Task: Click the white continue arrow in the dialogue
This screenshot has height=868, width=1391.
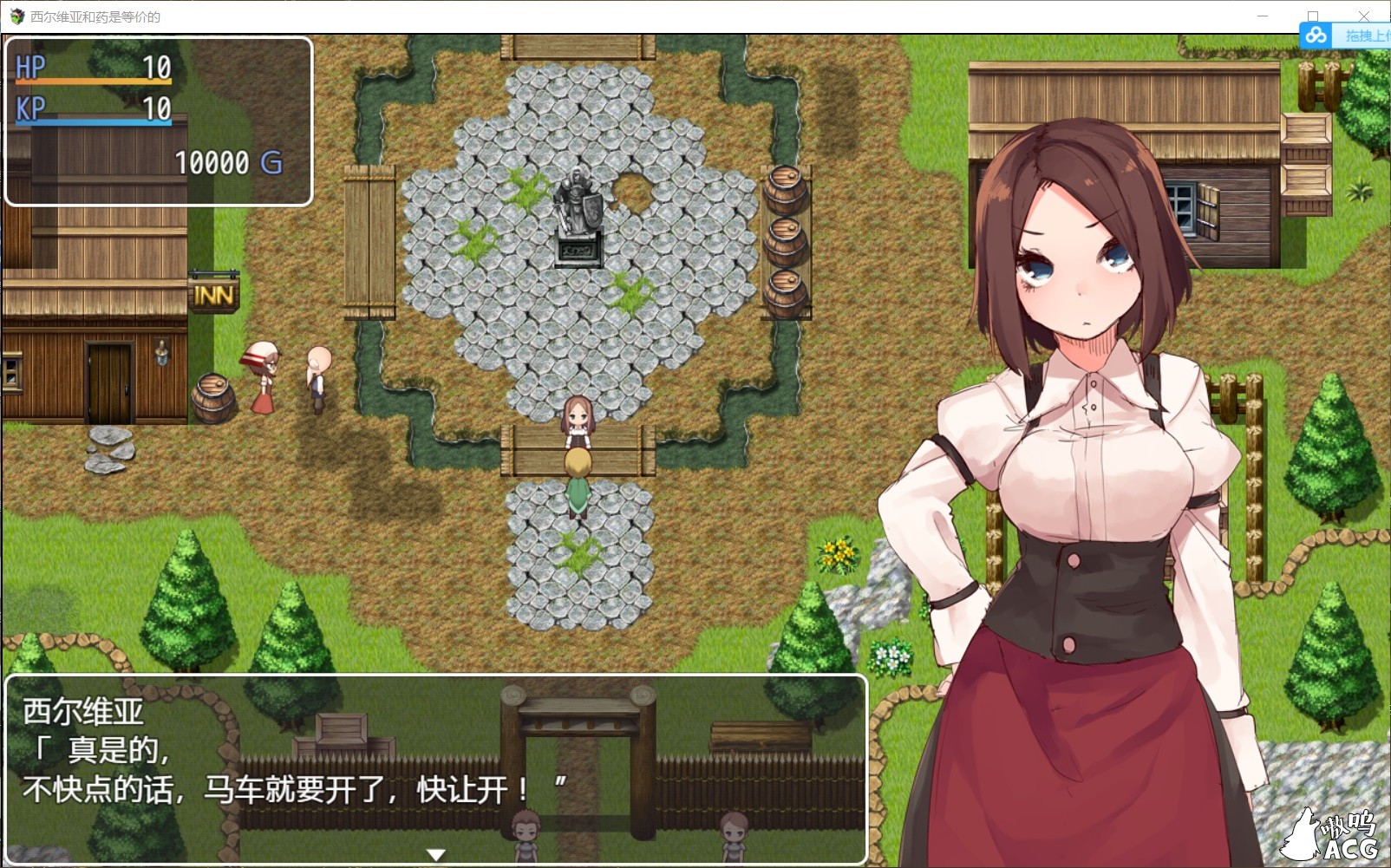Action: click(436, 854)
